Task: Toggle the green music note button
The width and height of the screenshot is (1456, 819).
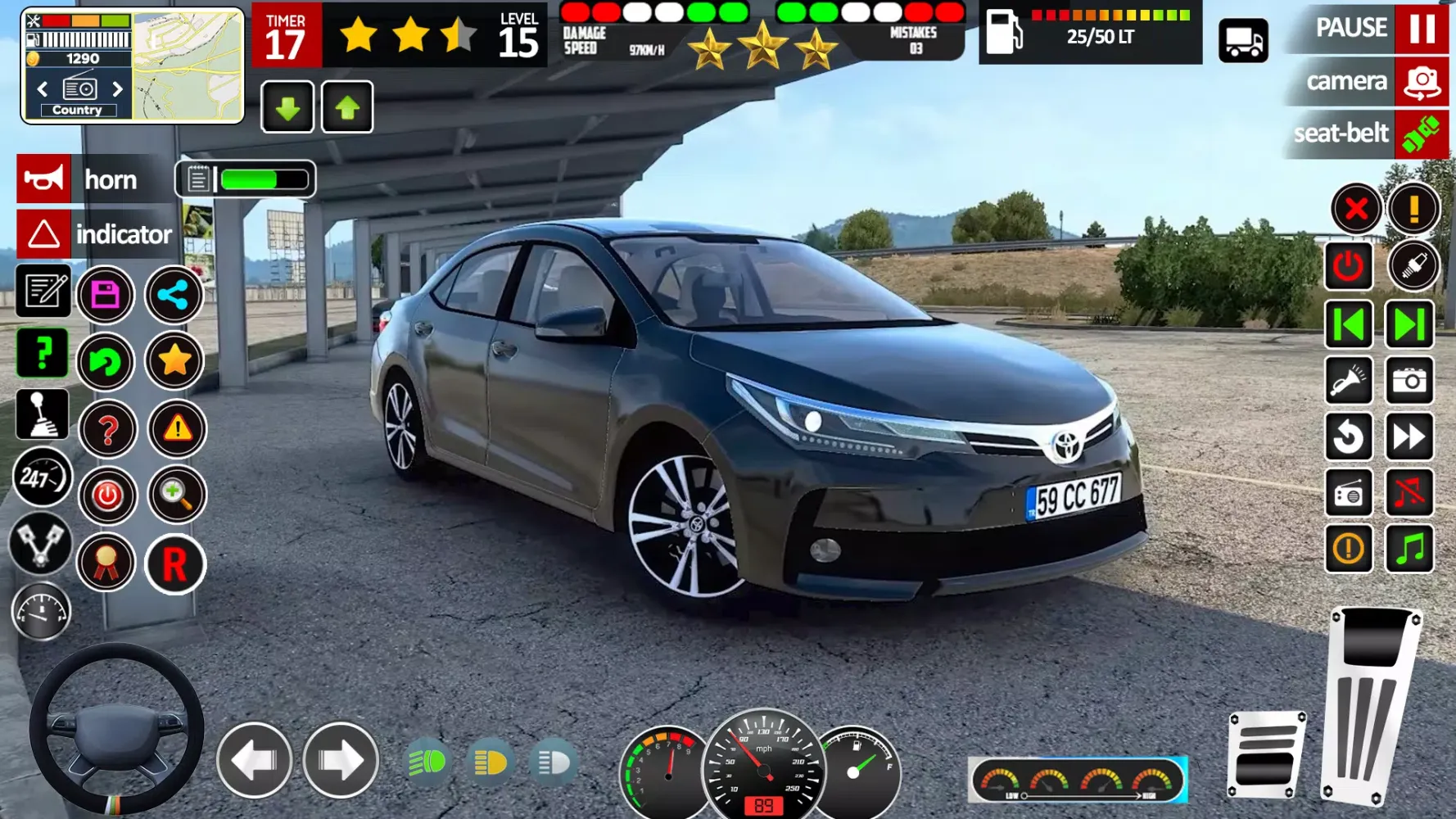Action: 1409,548
